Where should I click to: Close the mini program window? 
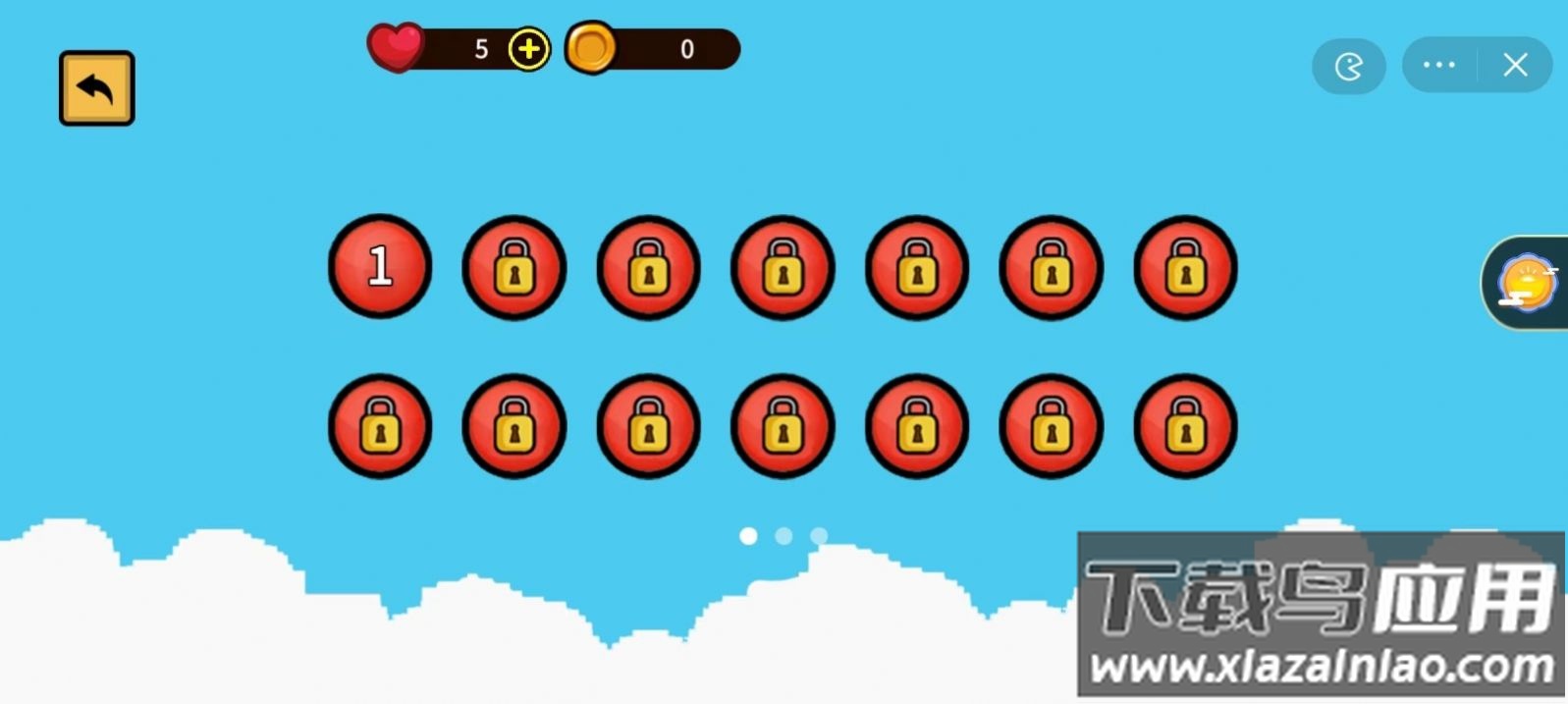coord(1515,66)
